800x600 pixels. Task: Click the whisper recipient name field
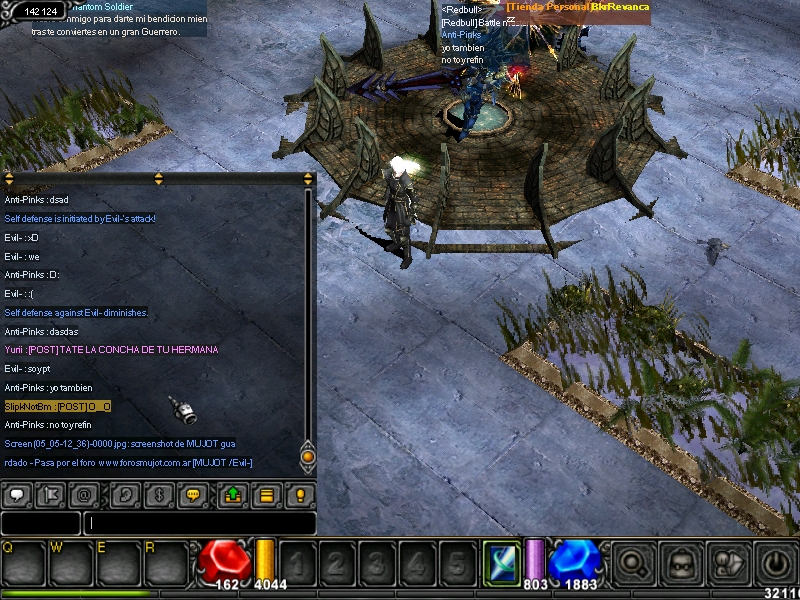click(x=40, y=523)
